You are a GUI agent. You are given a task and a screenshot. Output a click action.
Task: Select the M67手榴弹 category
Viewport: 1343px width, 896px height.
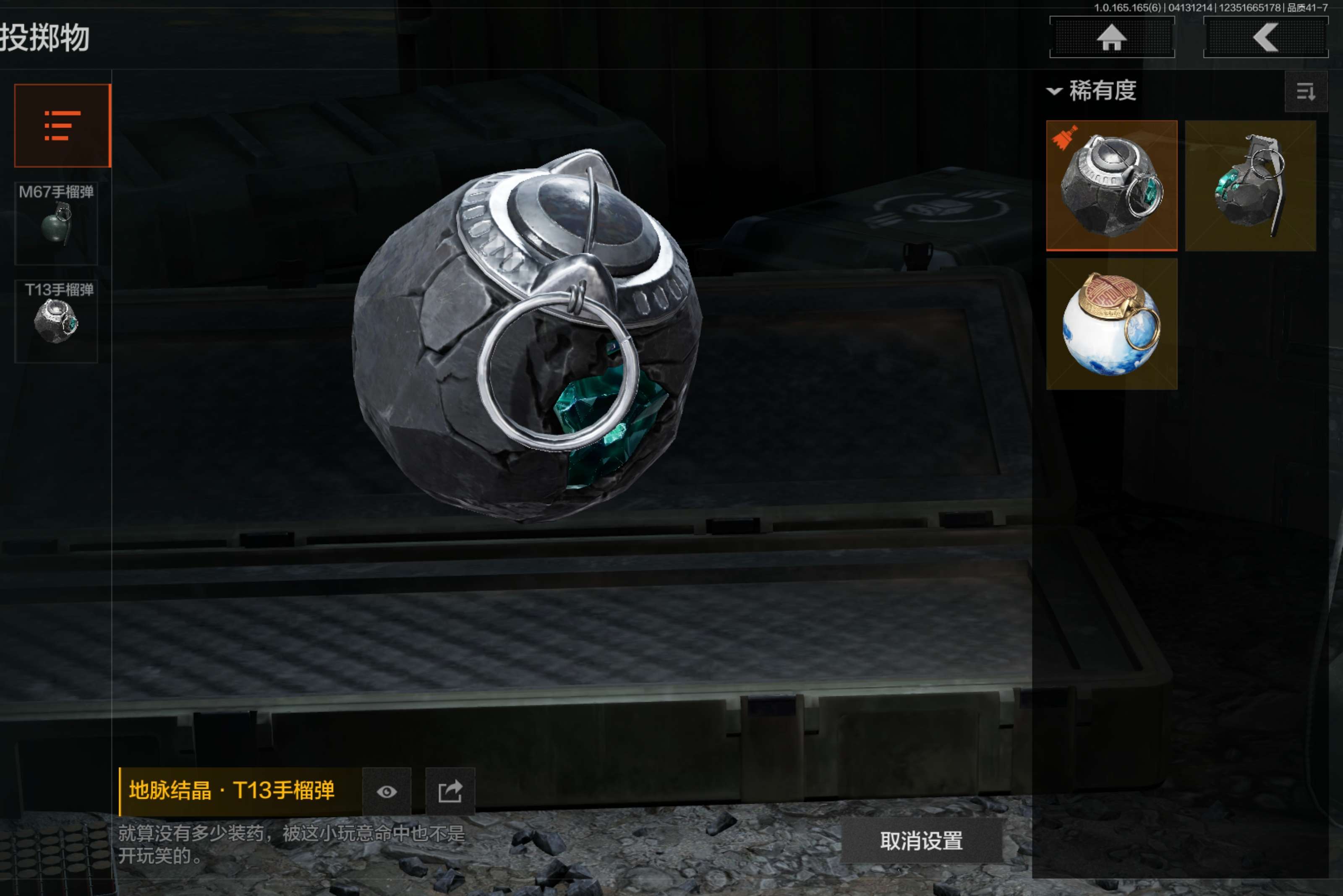[x=56, y=223]
